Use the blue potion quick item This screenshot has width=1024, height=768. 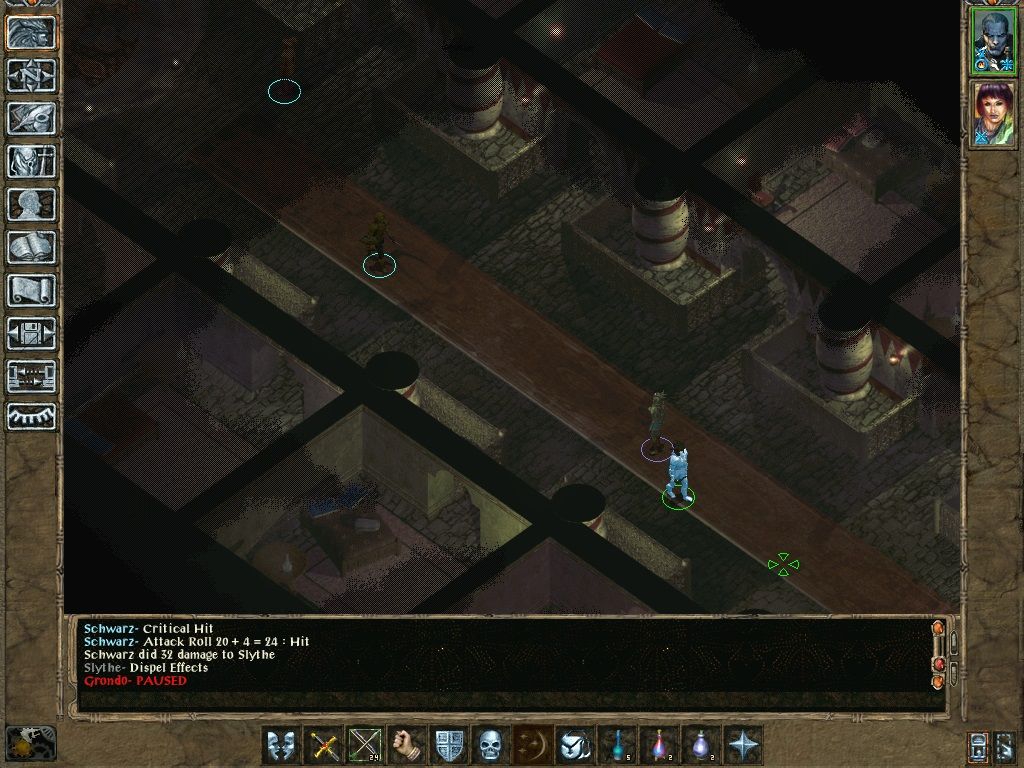[x=619, y=745]
